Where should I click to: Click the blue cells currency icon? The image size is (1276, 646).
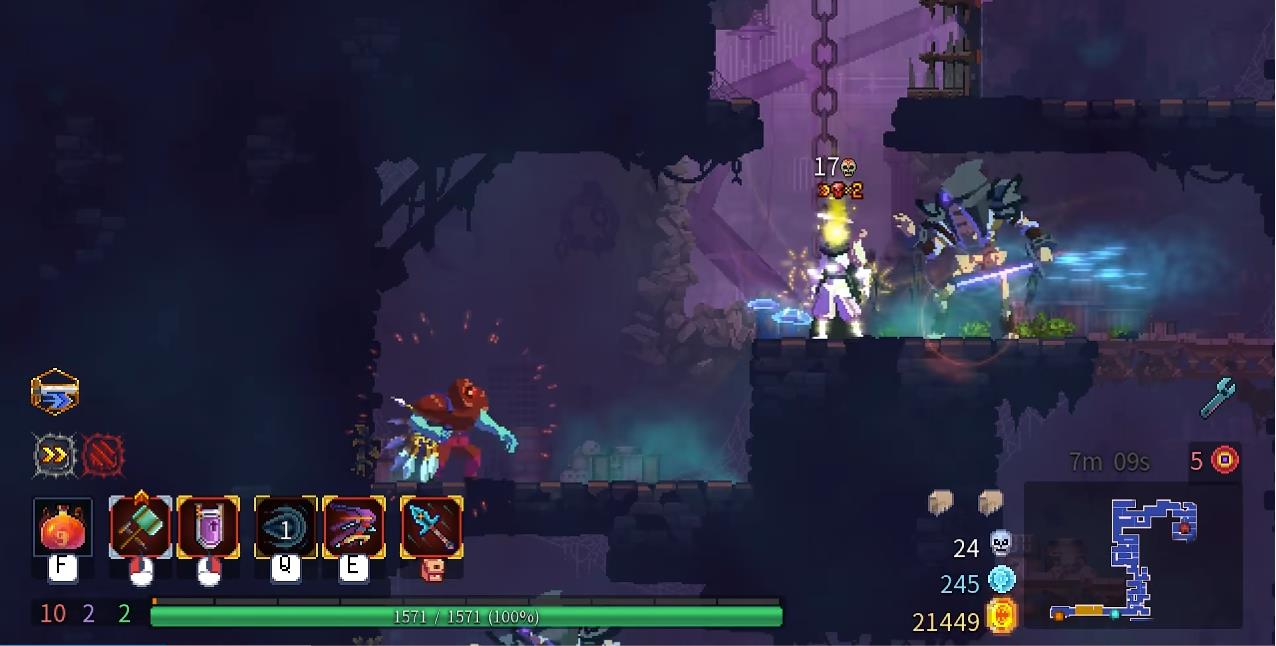click(1001, 579)
